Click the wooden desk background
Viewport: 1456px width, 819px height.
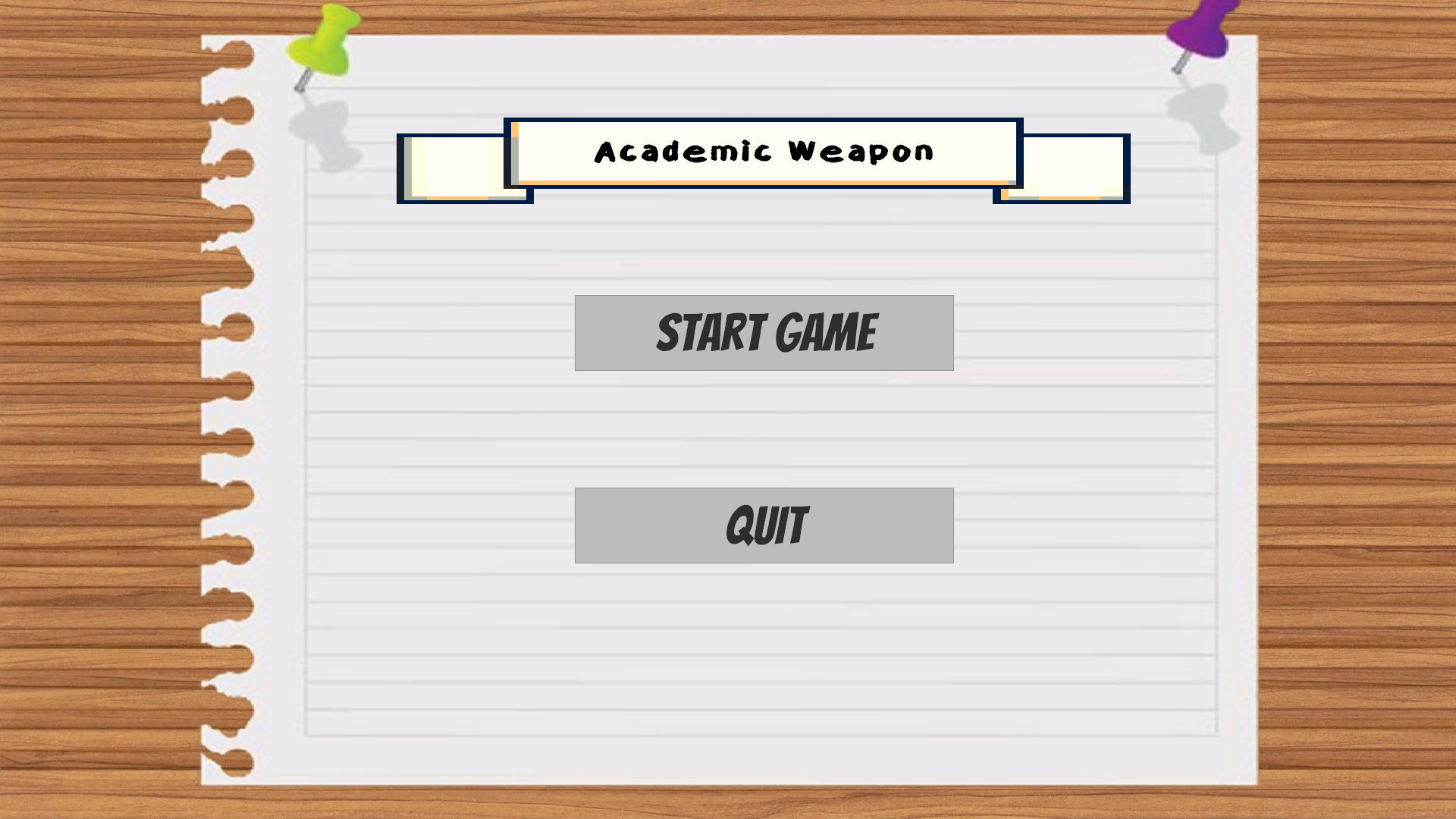tap(91, 409)
